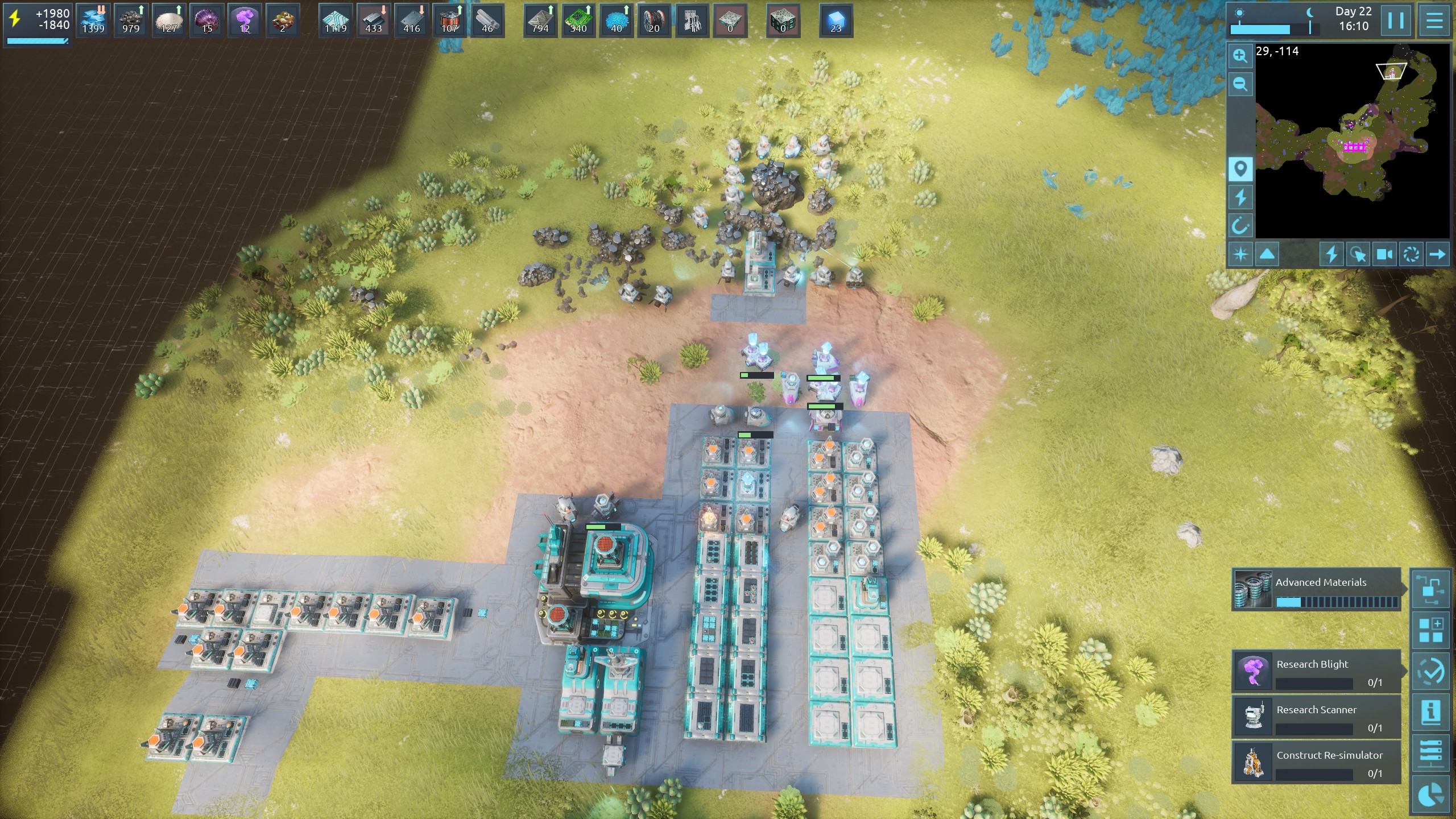The height and width of the screenshot is (819, 1456).
Task: Zoom out on the minimap
Action: point(1240,85)
